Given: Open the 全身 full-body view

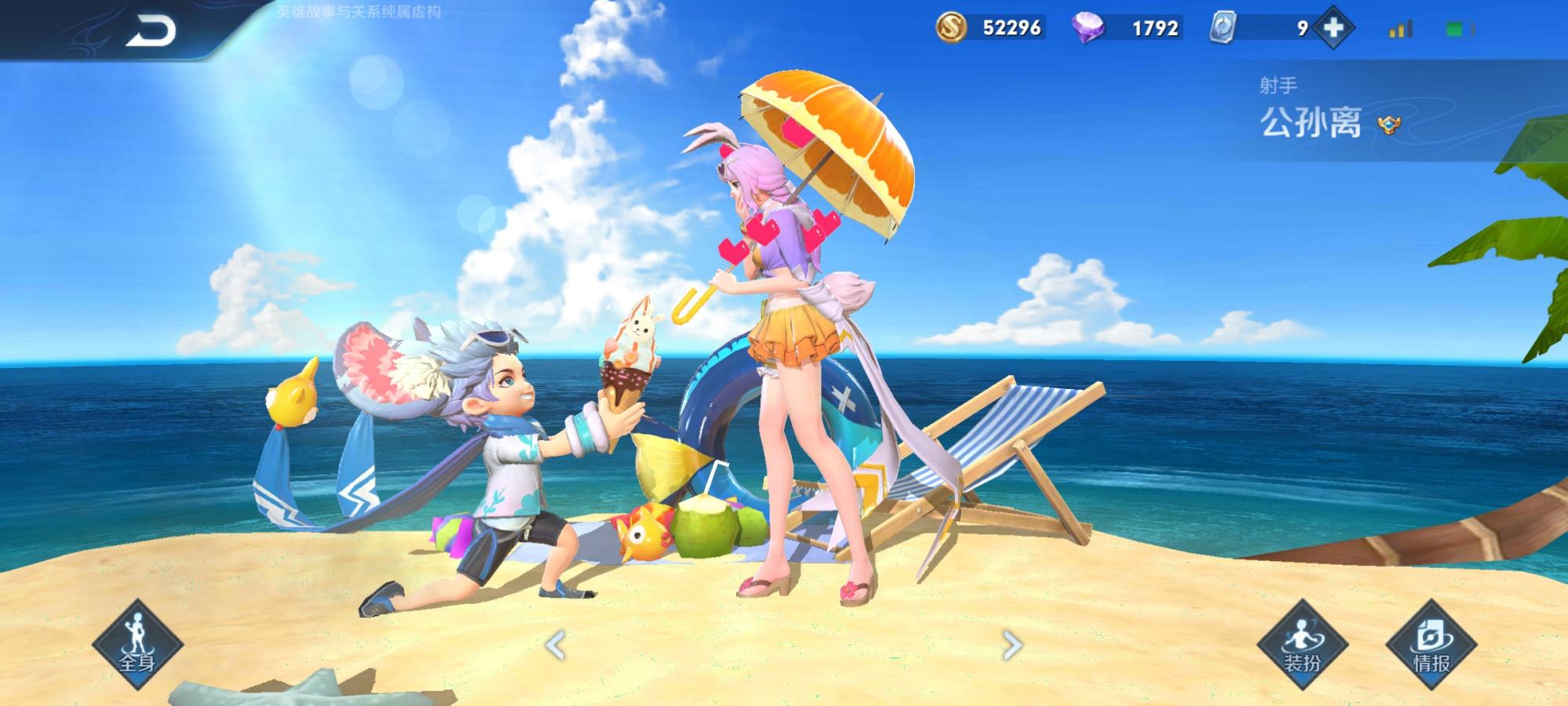Looking at the screenshot, I should click(137, 645).
